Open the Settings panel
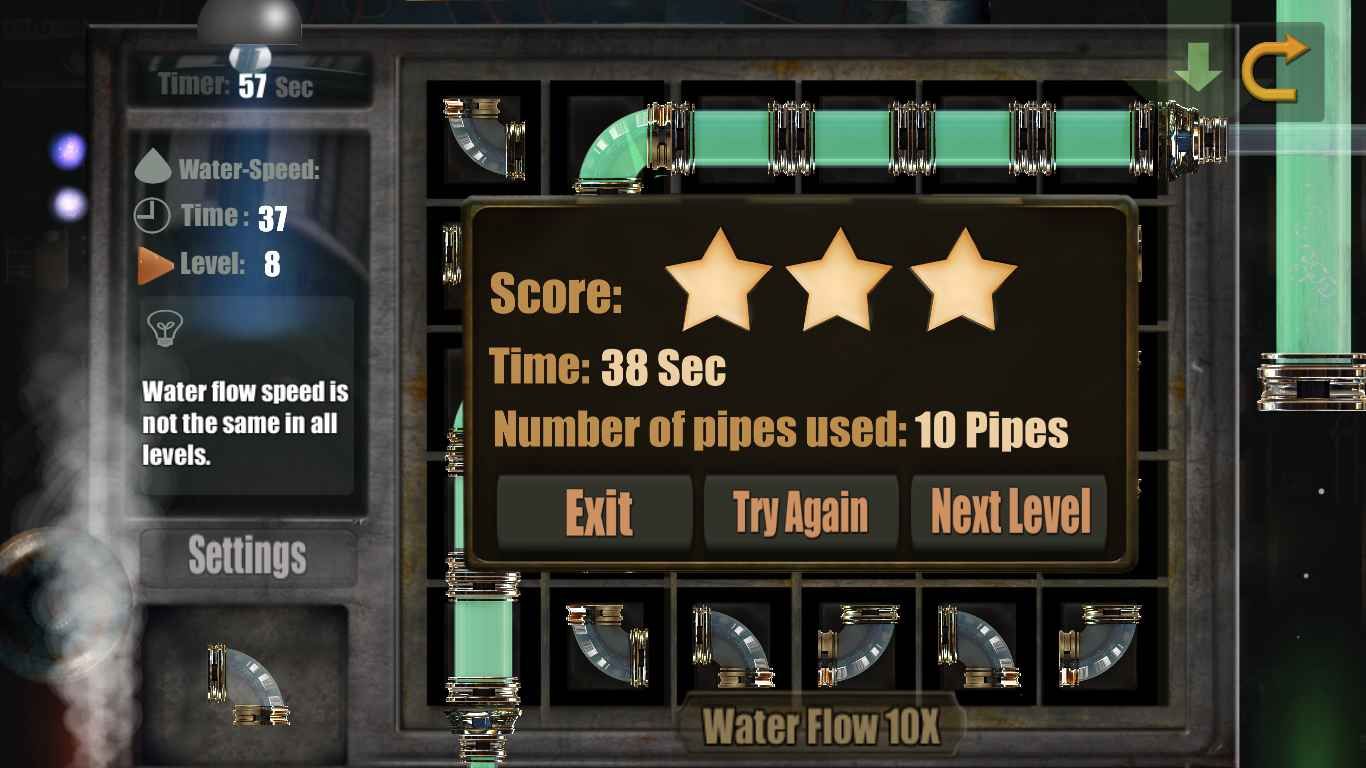The image size is (1366, 768). tap(247, 555)
